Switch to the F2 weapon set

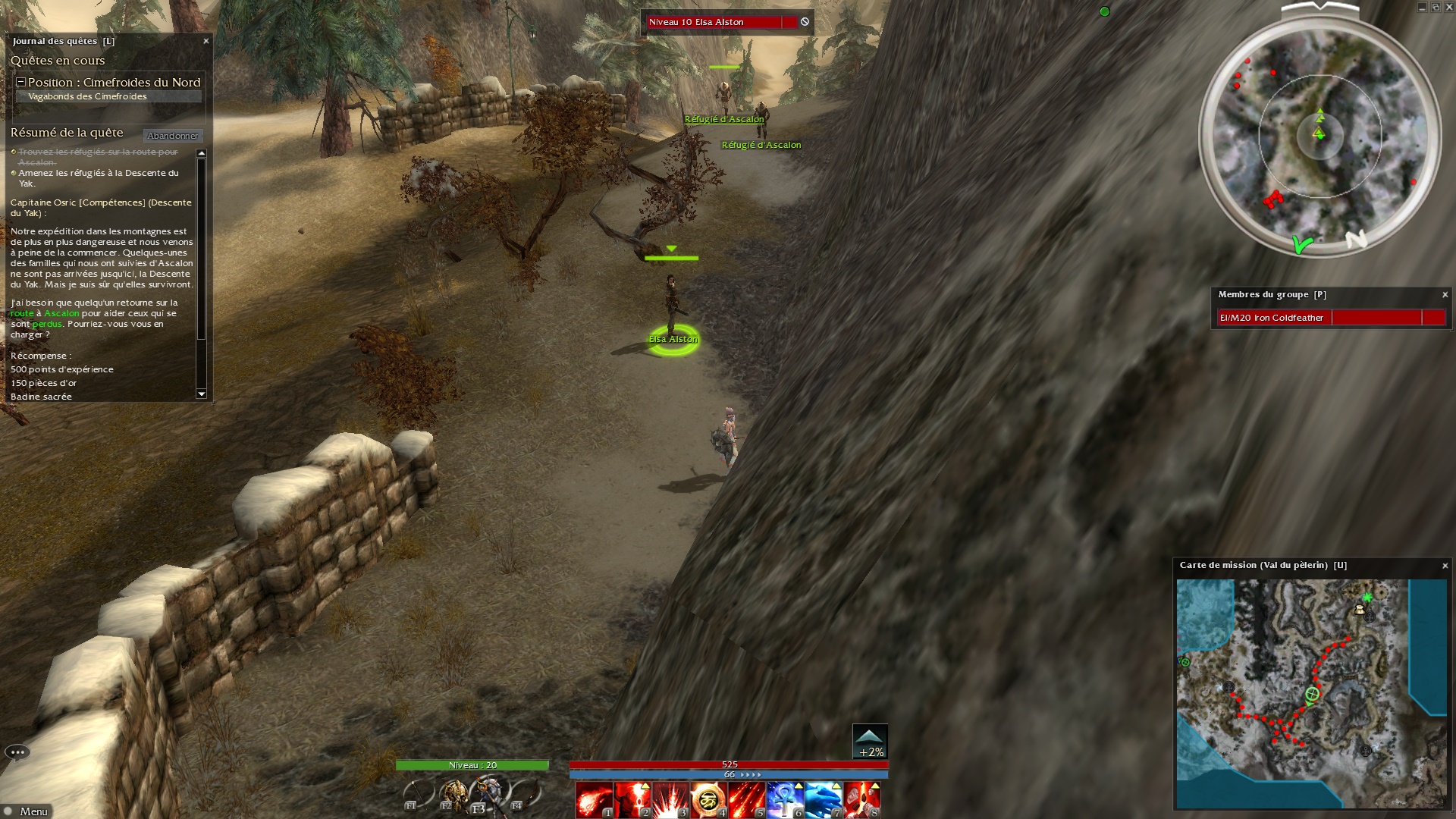(454, 795)
